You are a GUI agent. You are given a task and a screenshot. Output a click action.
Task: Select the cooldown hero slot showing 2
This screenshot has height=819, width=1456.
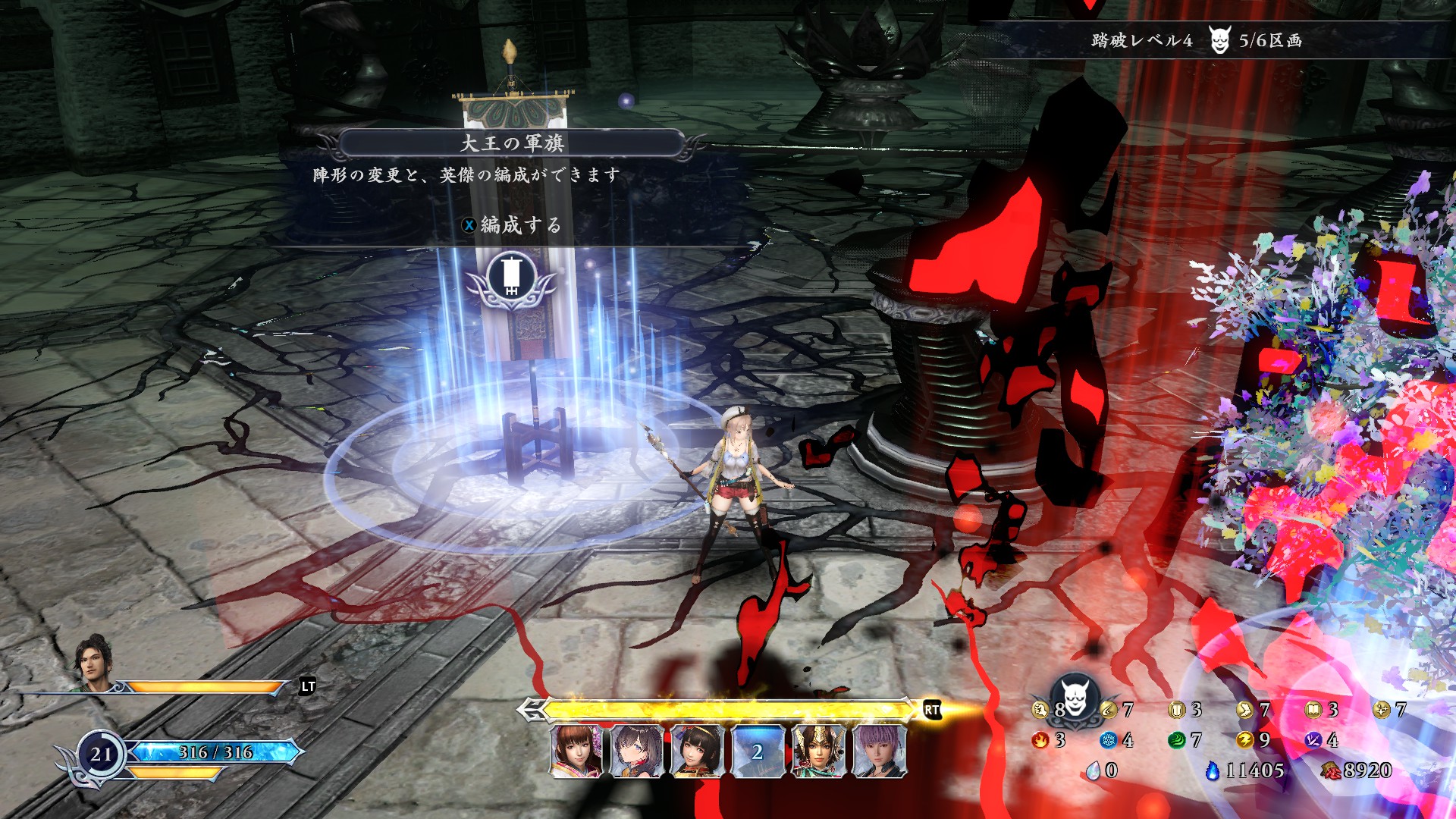(757, 751)
